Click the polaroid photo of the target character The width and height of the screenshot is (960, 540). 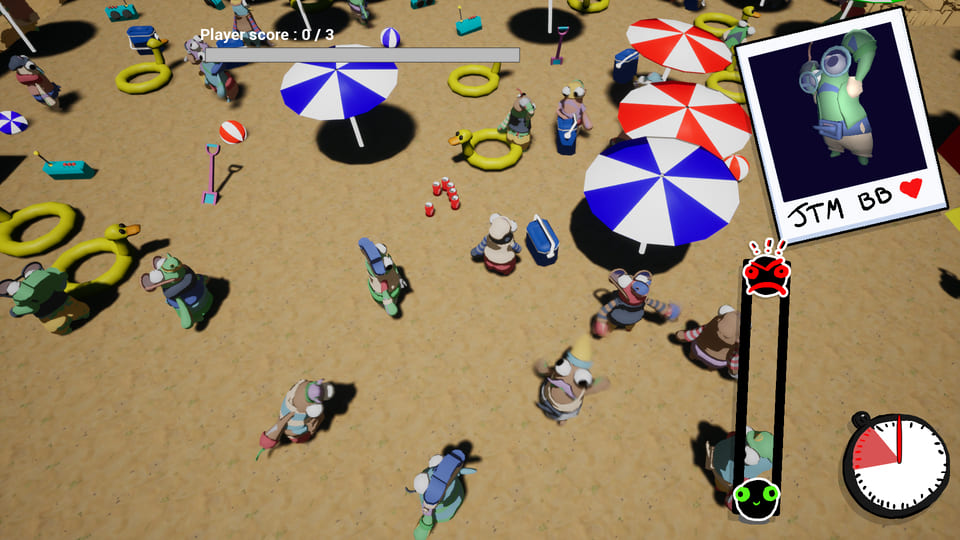pyautogui.click(x=846, y=125)
